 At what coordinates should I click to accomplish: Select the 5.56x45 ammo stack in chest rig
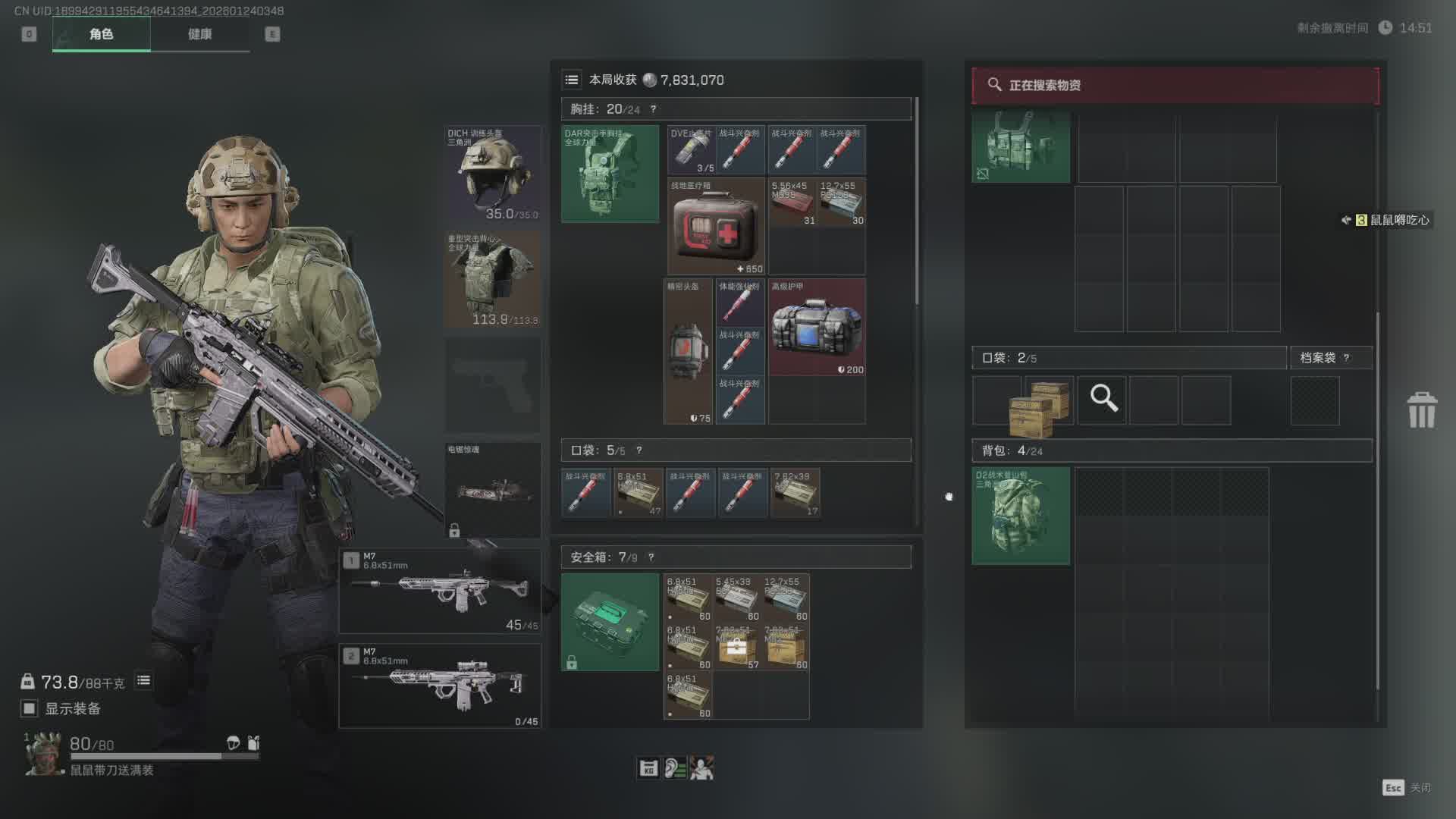coord(792,202)
